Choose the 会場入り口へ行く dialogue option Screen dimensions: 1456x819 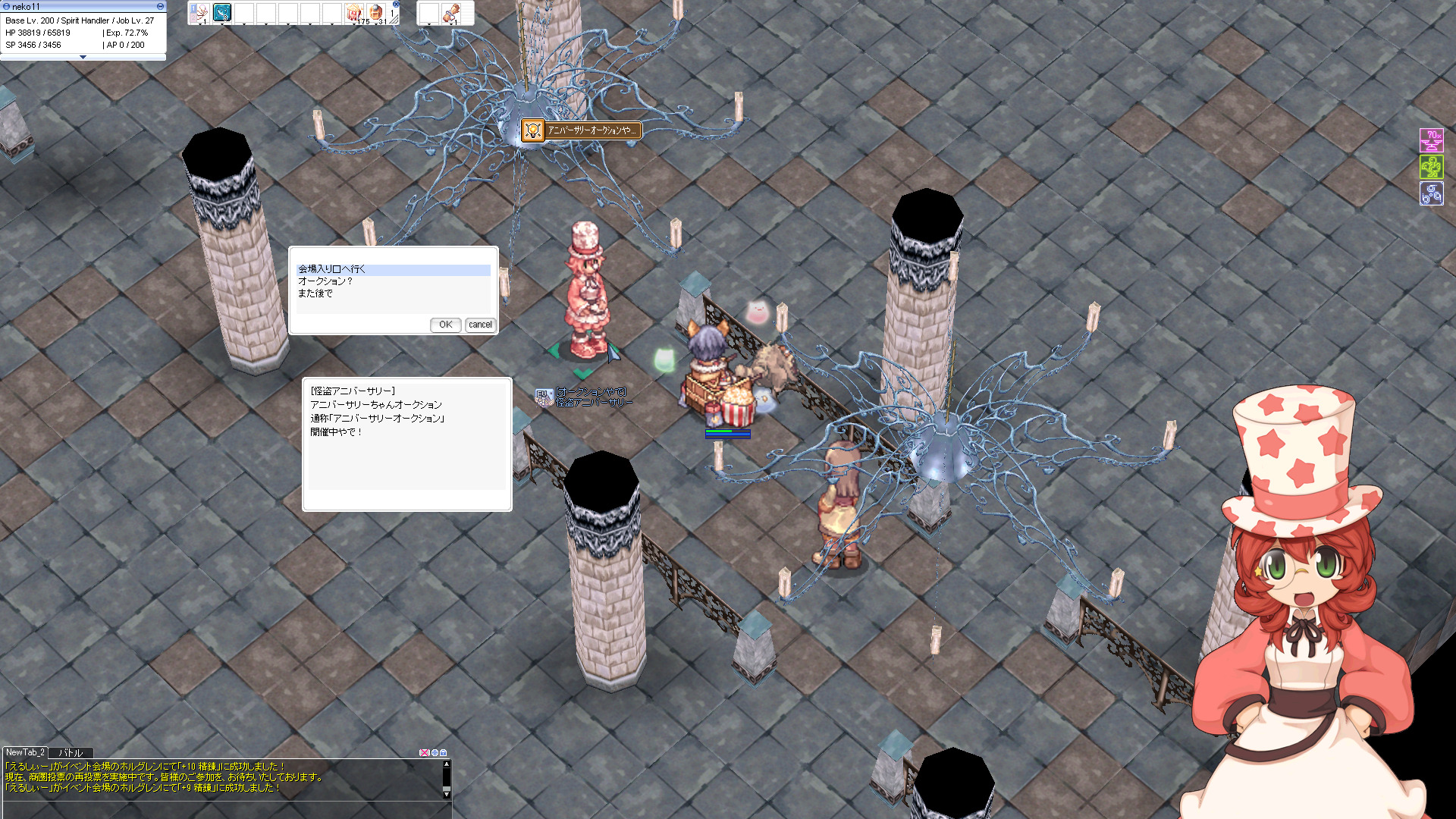pos(331,269)
